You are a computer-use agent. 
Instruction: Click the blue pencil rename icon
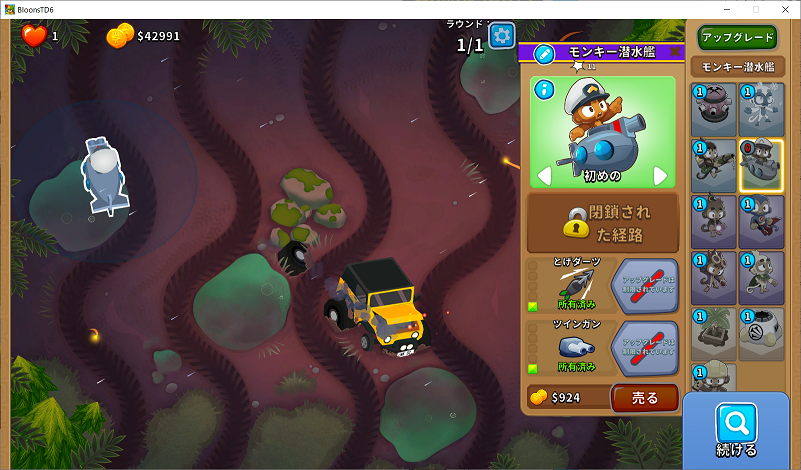[x=544, y=53]
